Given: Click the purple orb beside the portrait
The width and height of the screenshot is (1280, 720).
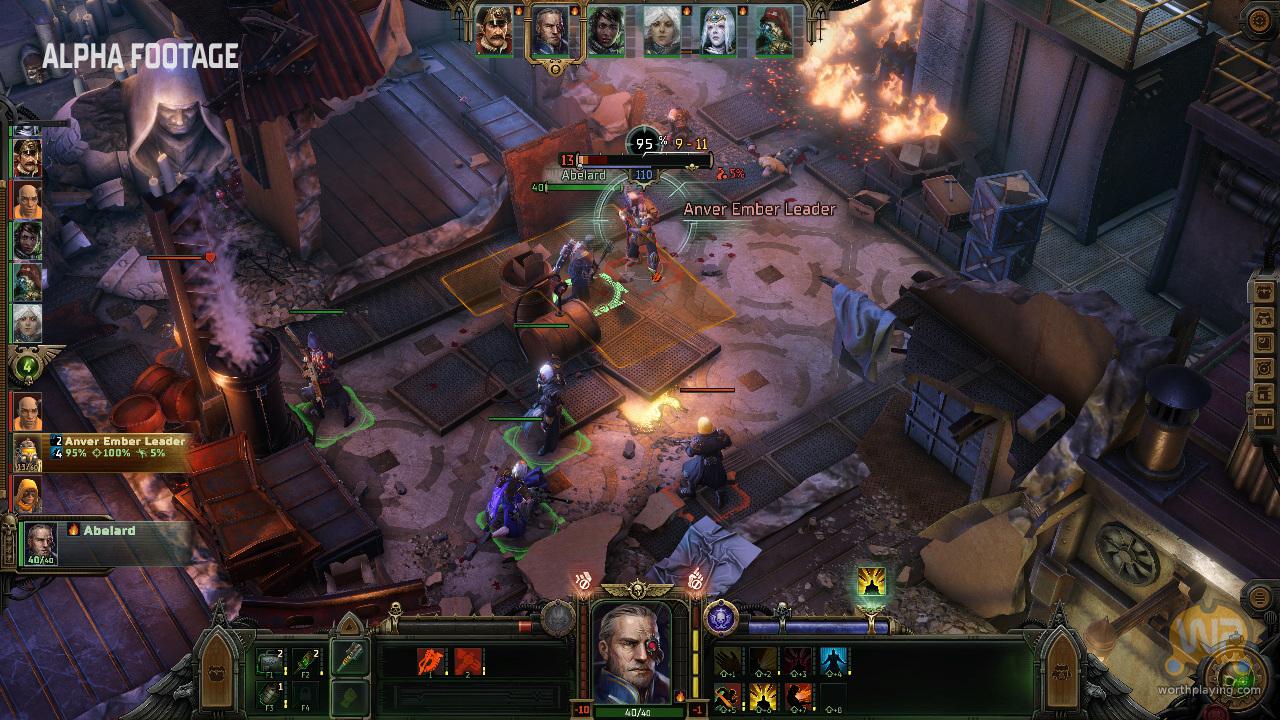Looking at the screenshot, I should [720, 616].
